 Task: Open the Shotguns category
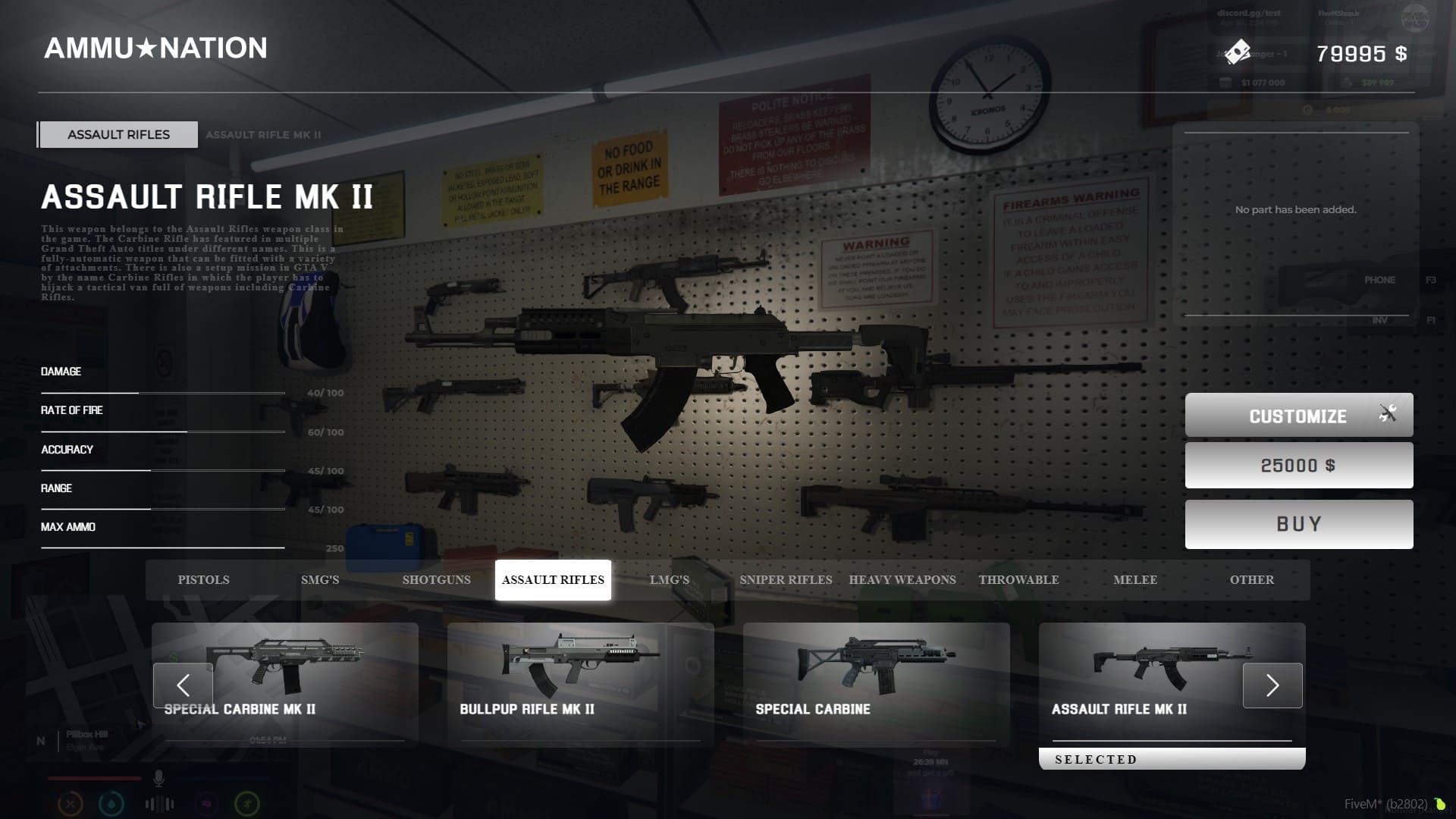click(436, 580)
